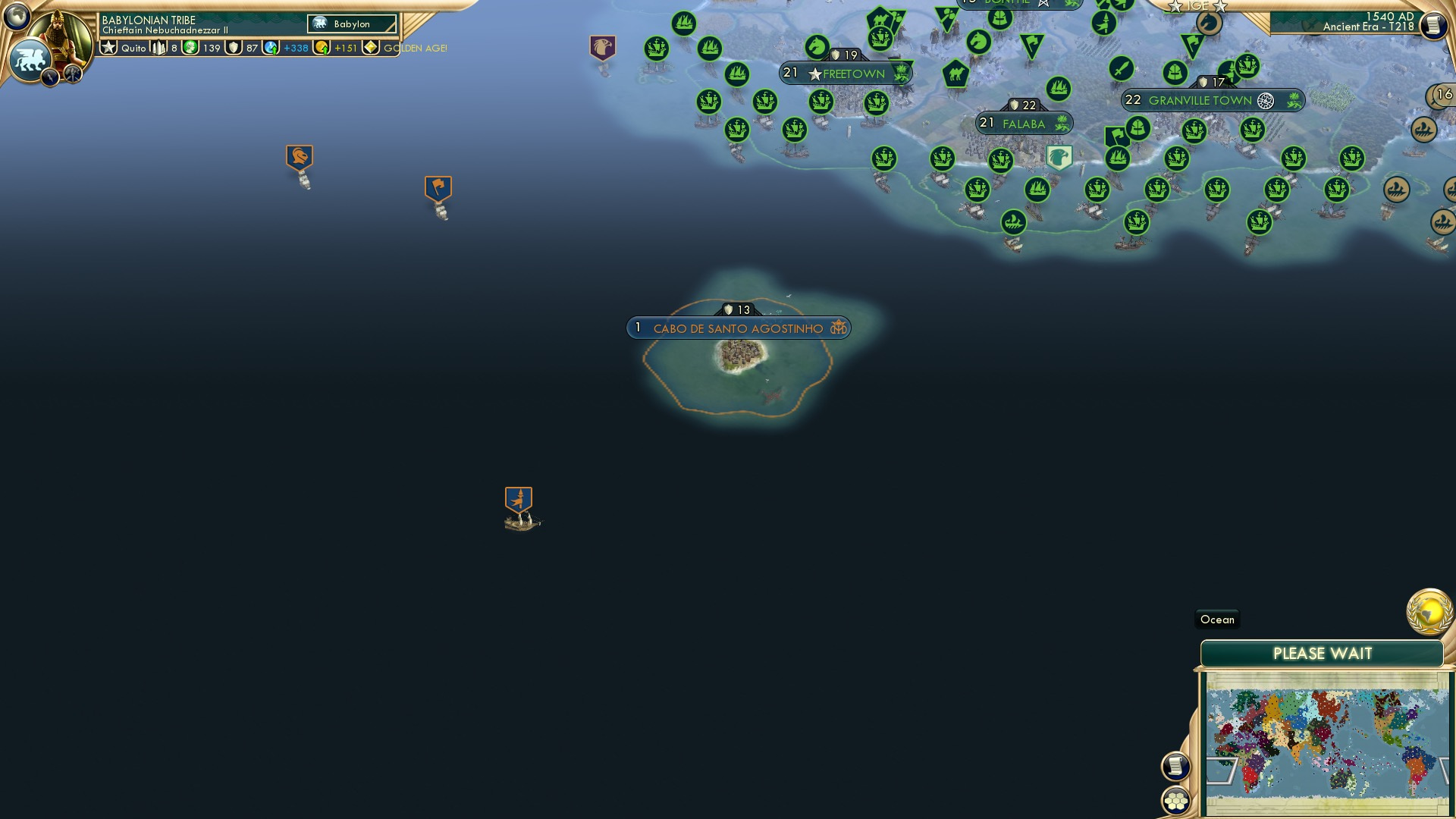Toggle the hex grid overlay button near the minimap
1456x819 pixels.
click(1175, 800)
